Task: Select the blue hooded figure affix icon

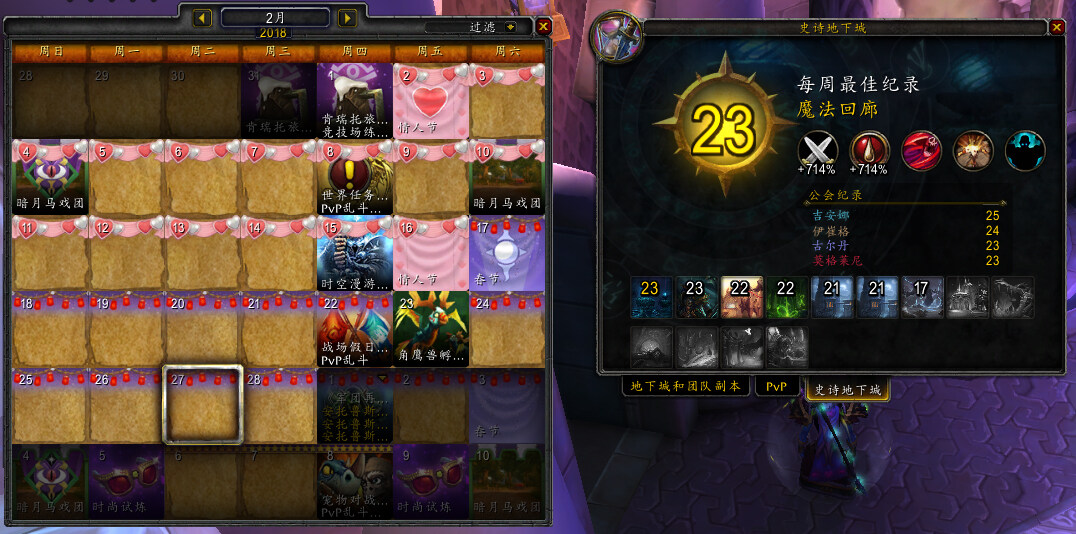Action: pos(1025,151)
